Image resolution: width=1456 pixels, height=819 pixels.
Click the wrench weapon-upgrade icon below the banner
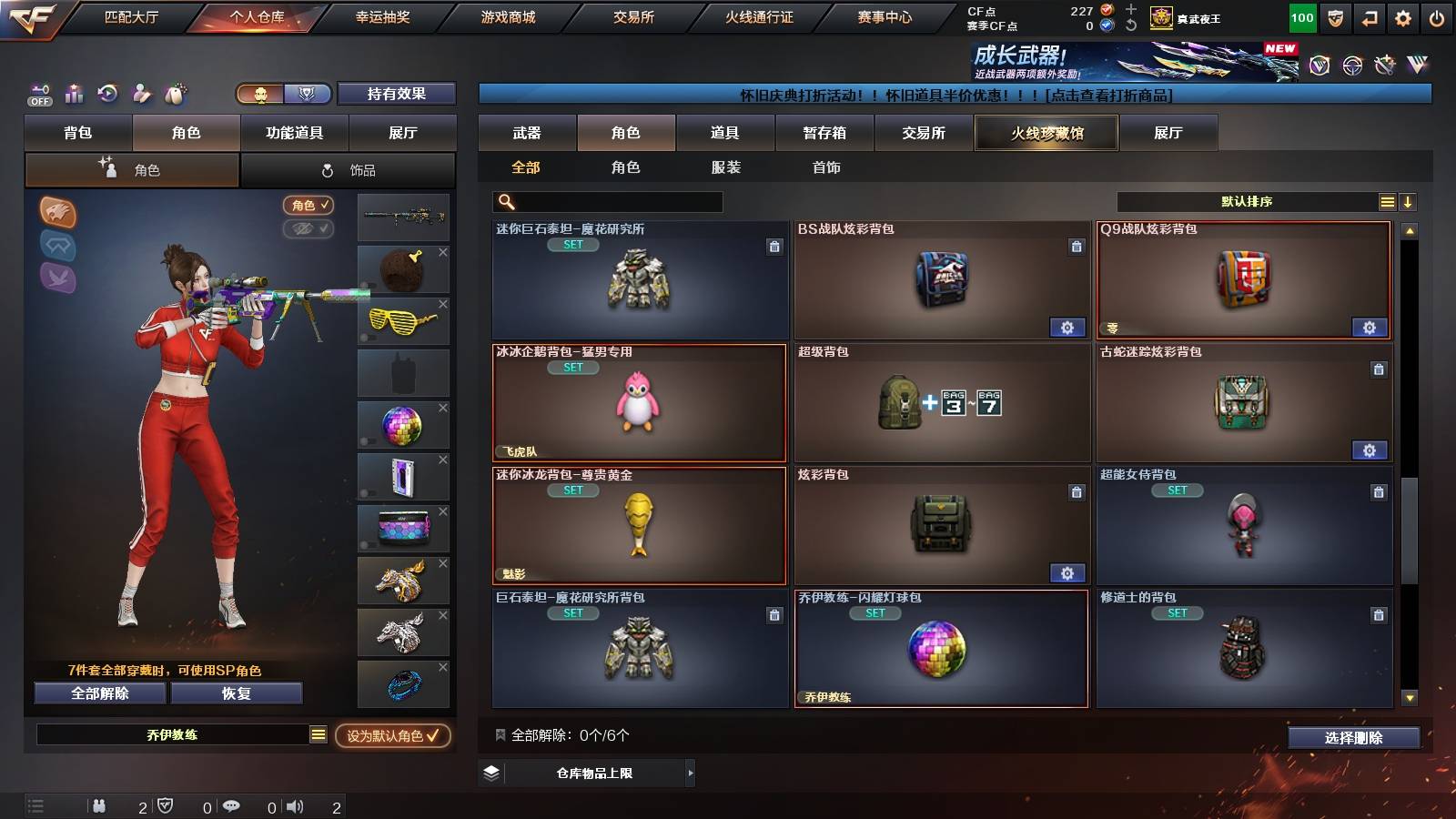click(1384, 65)
